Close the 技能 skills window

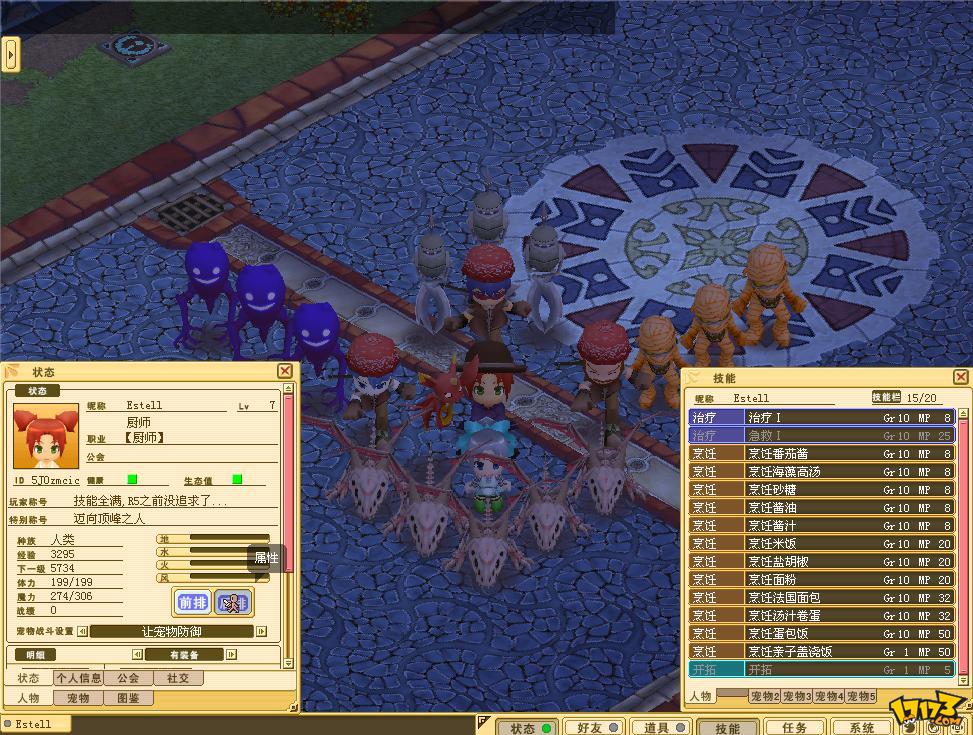(960, 377)
